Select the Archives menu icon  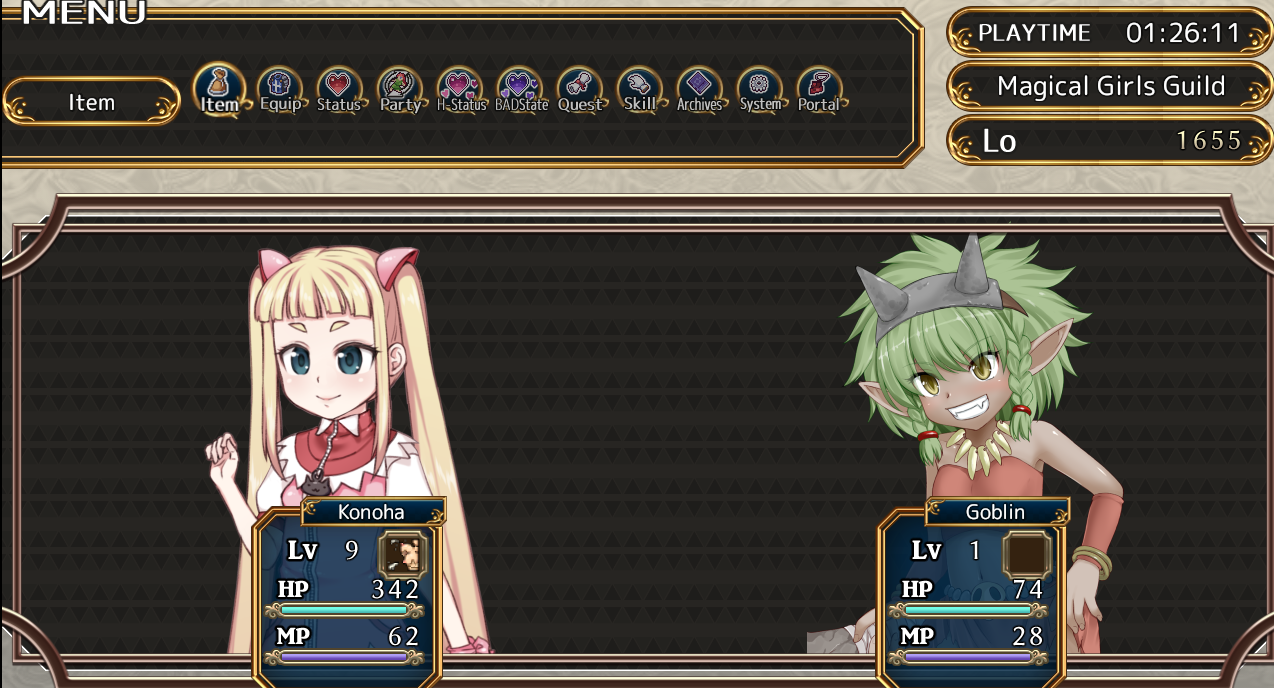(x=699, y=91)
